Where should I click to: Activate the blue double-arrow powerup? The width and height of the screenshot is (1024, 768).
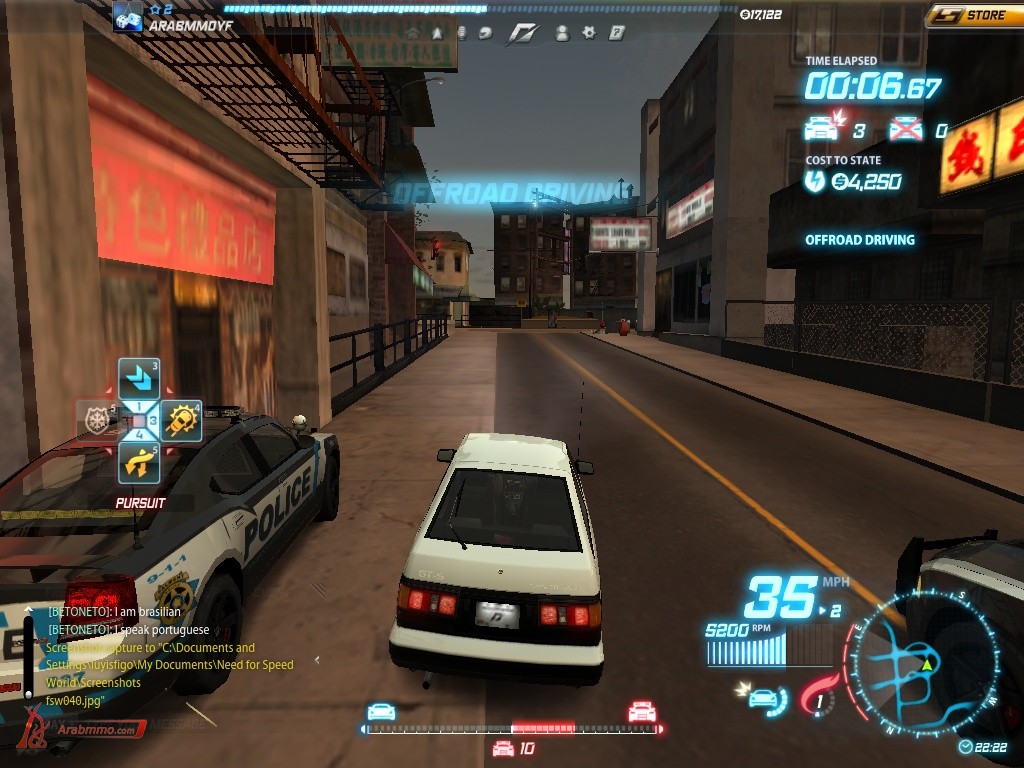(139, 377)
